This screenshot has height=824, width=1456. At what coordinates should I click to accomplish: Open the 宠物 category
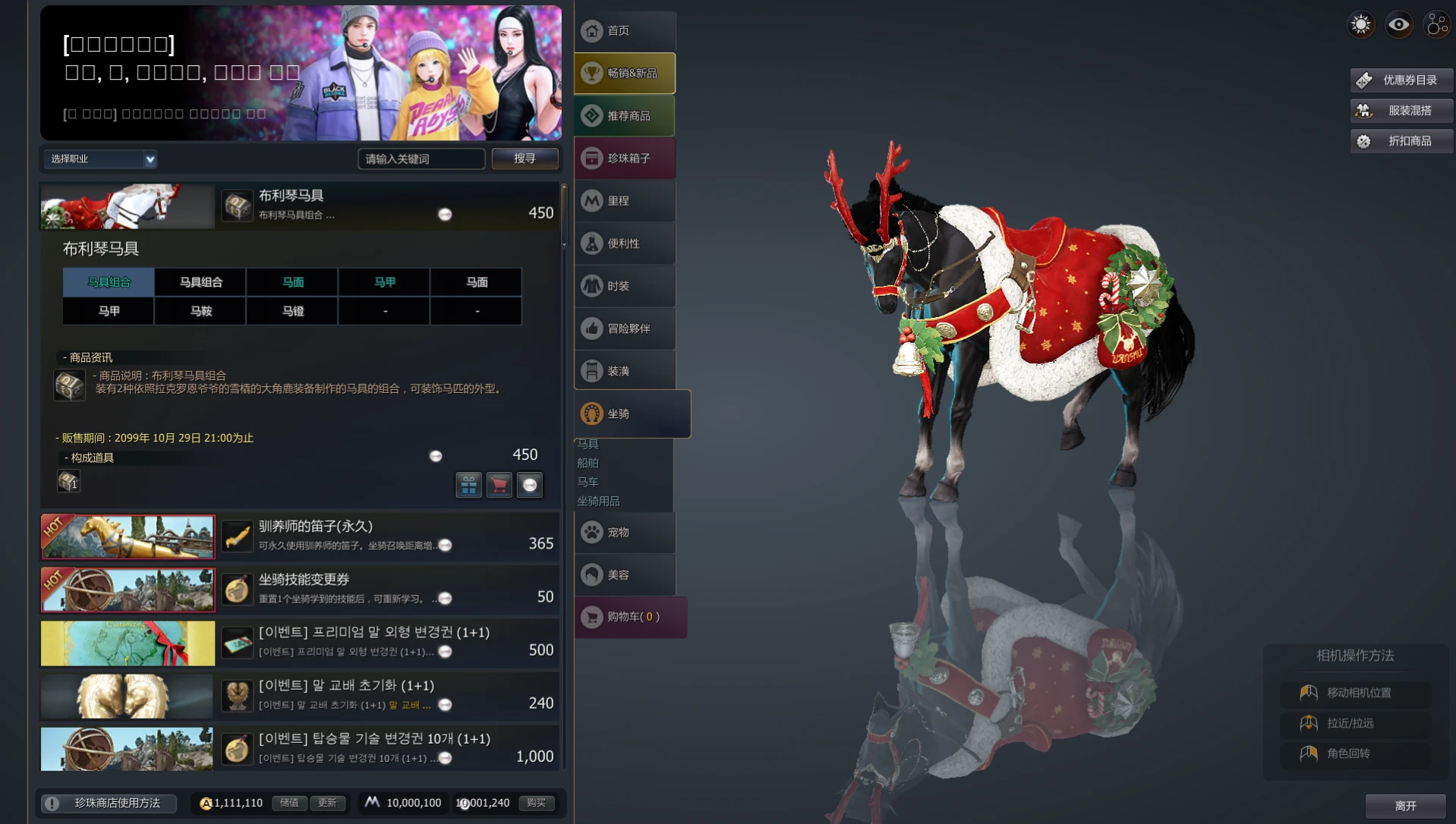625,533
